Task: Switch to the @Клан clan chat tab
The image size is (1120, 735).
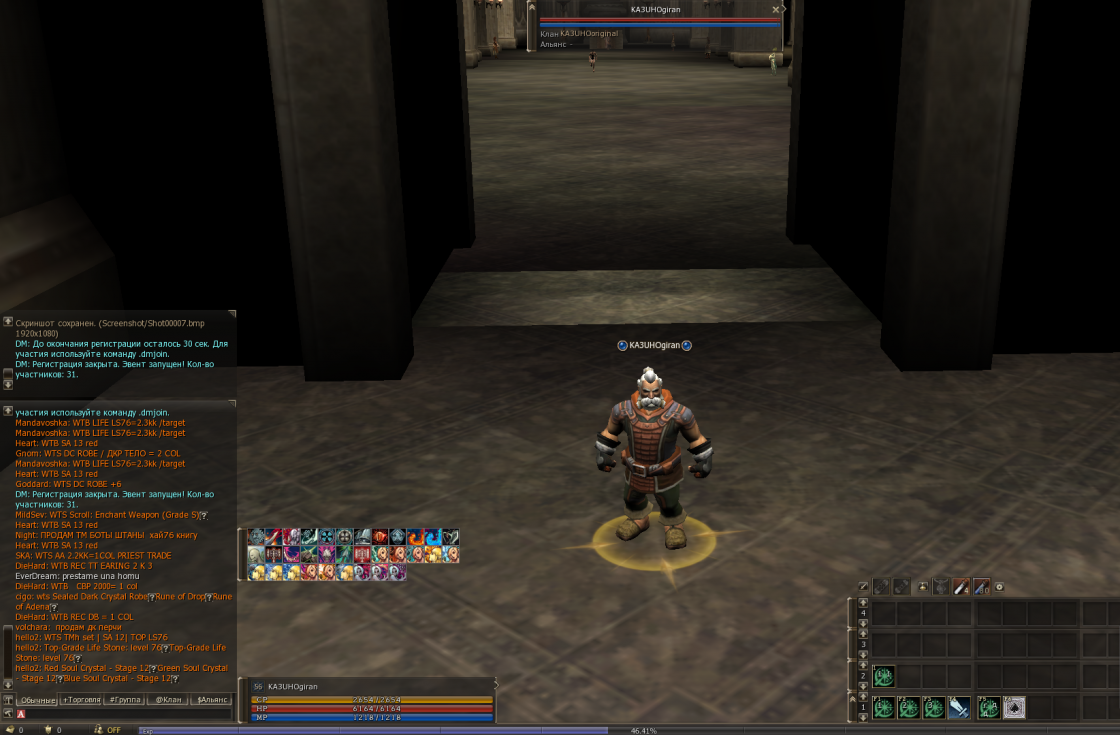Action: (168, 700)
